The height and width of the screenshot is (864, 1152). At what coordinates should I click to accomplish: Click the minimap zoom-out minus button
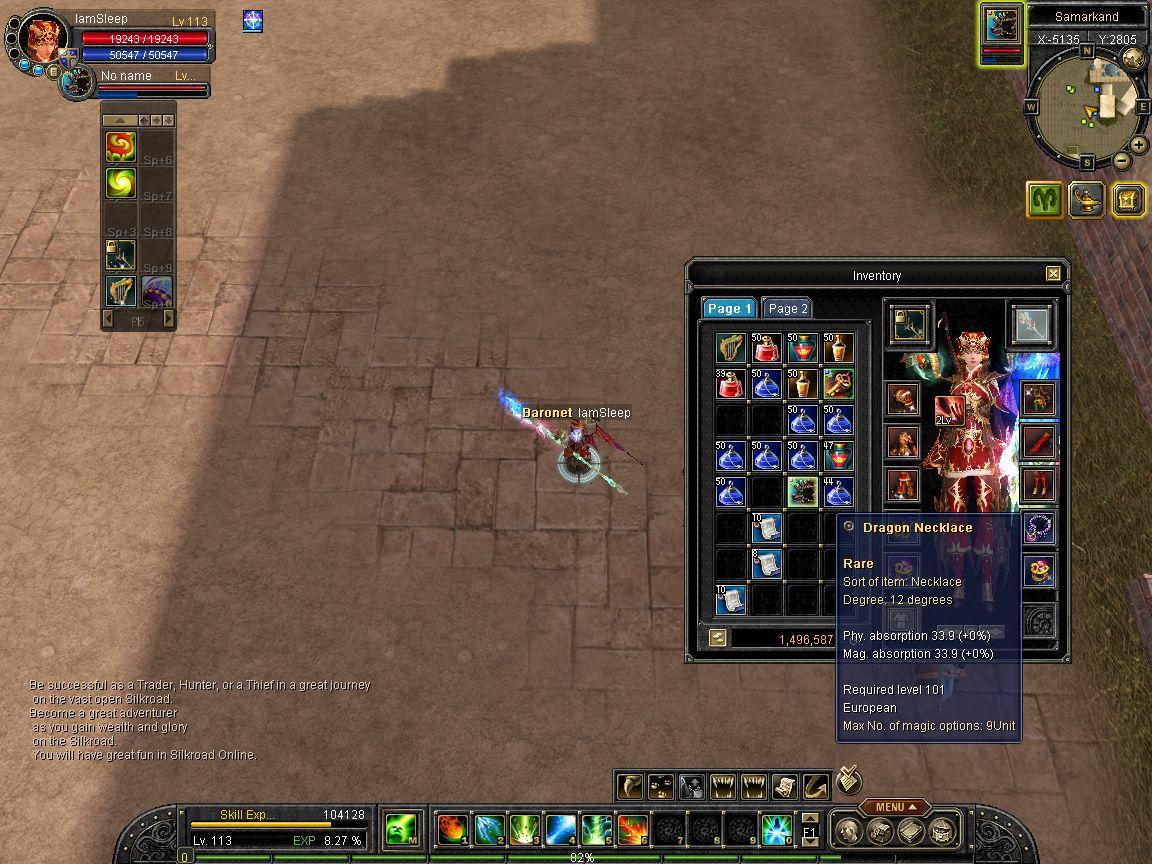pos(1122,160)
